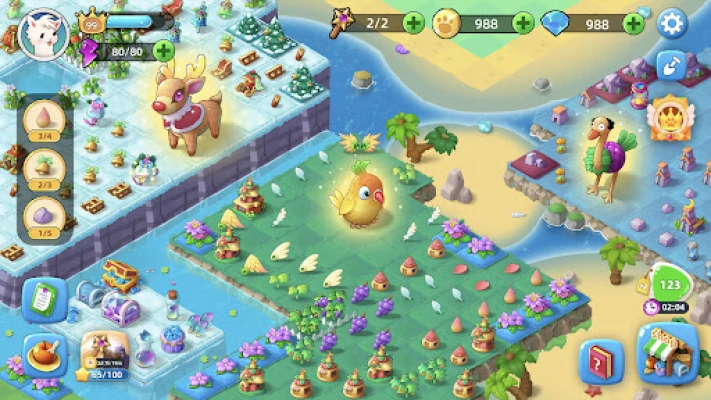This screenshot has height=400, width=711.
Task: Purchase more blue diamonds via plus button
Action: [633, 23]
